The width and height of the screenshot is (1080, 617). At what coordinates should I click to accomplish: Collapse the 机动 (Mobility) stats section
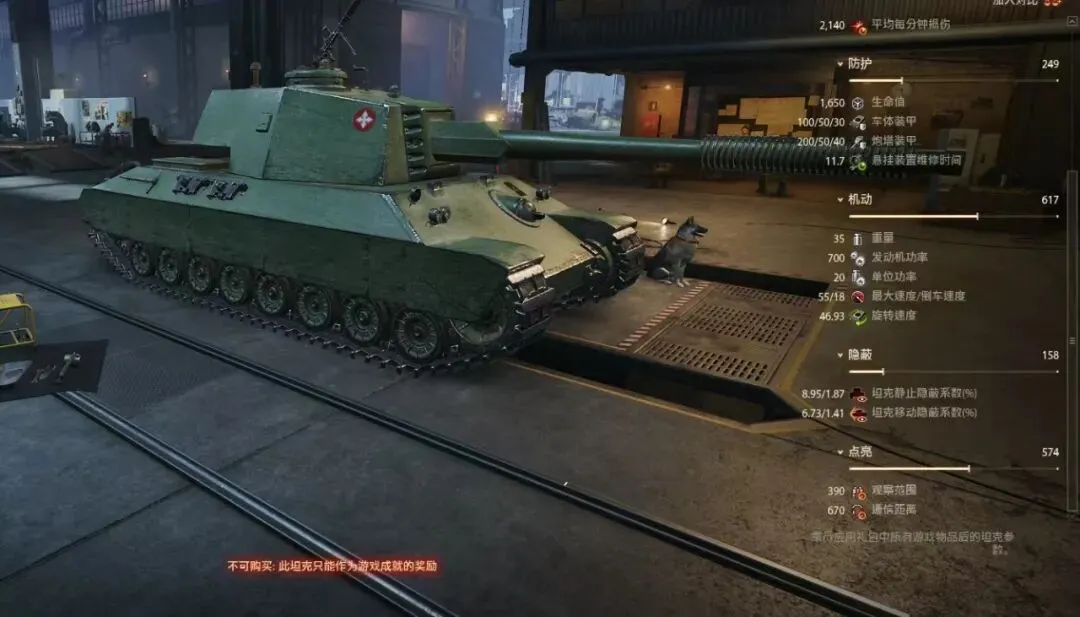[x=841, y=200]
